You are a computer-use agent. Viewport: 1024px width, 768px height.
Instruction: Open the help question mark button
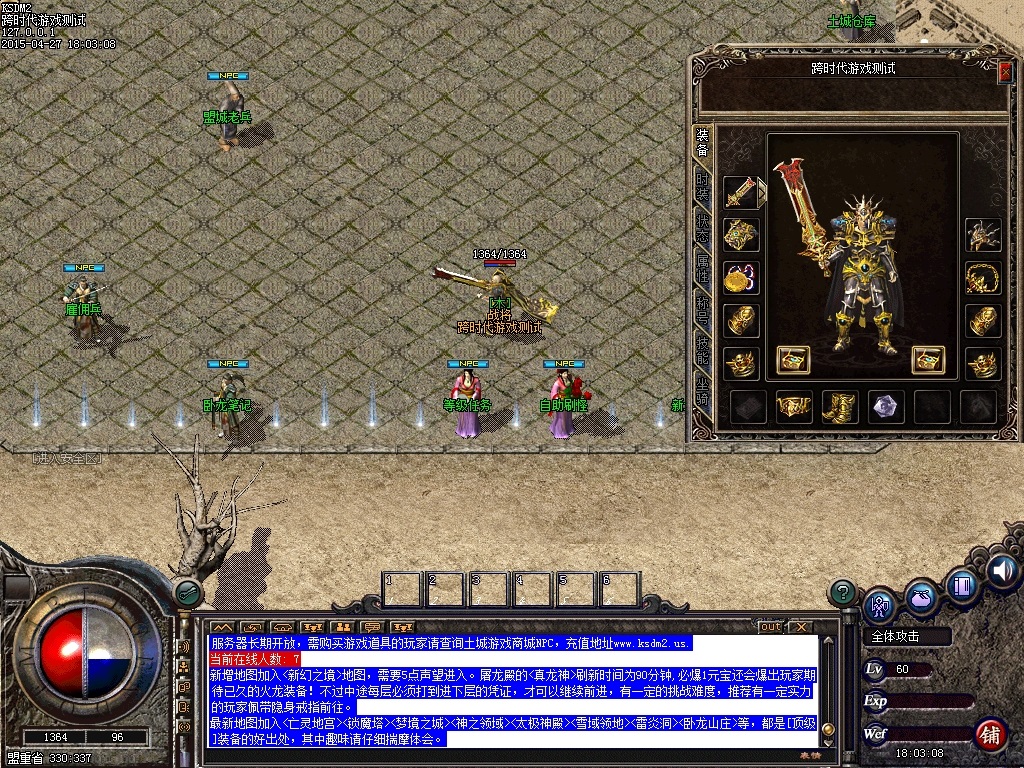coord(843,592)
